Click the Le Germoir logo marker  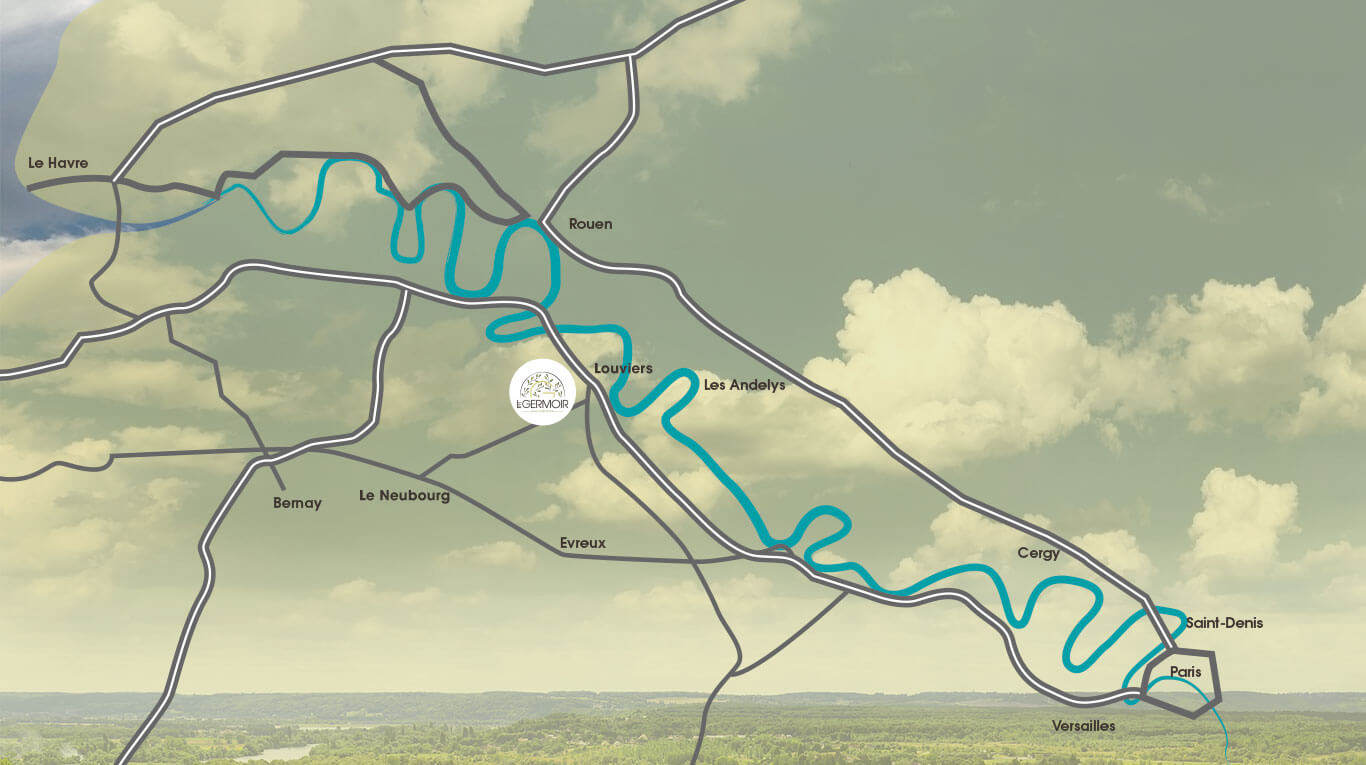pyautogui.click(x=542, y=392)
